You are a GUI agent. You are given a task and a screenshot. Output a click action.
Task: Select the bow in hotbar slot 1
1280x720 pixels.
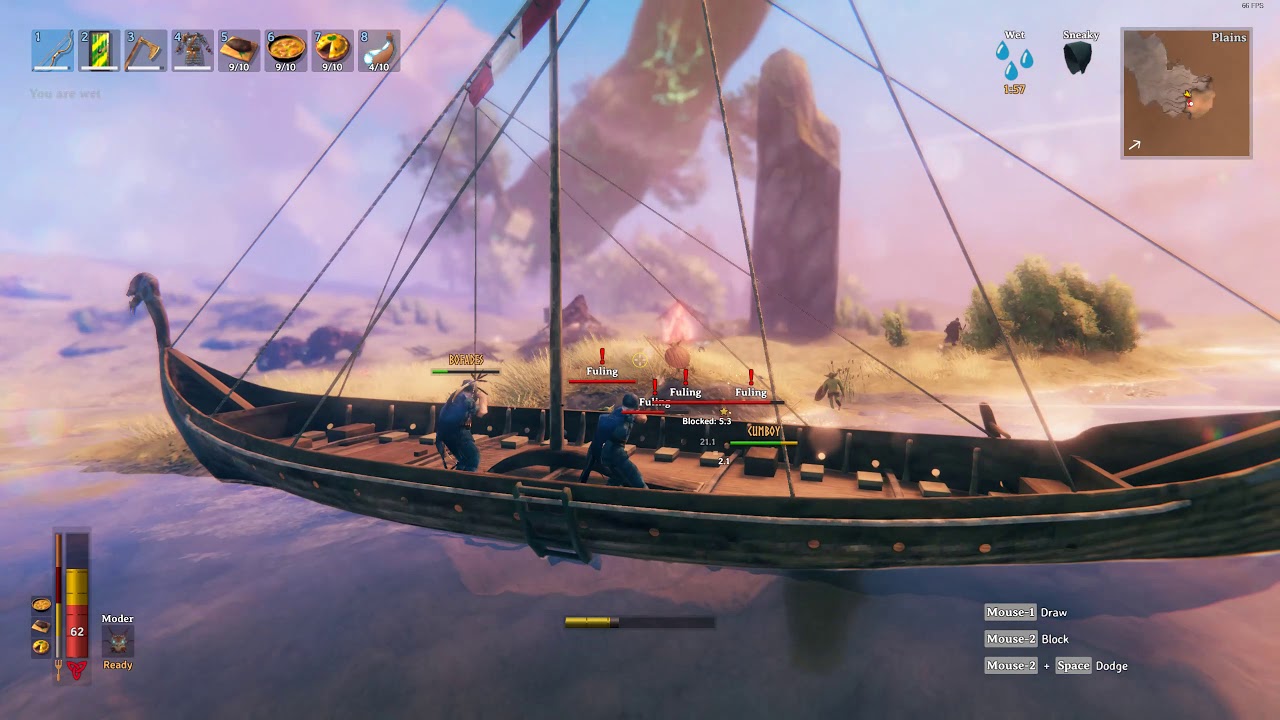coord(52,51)
